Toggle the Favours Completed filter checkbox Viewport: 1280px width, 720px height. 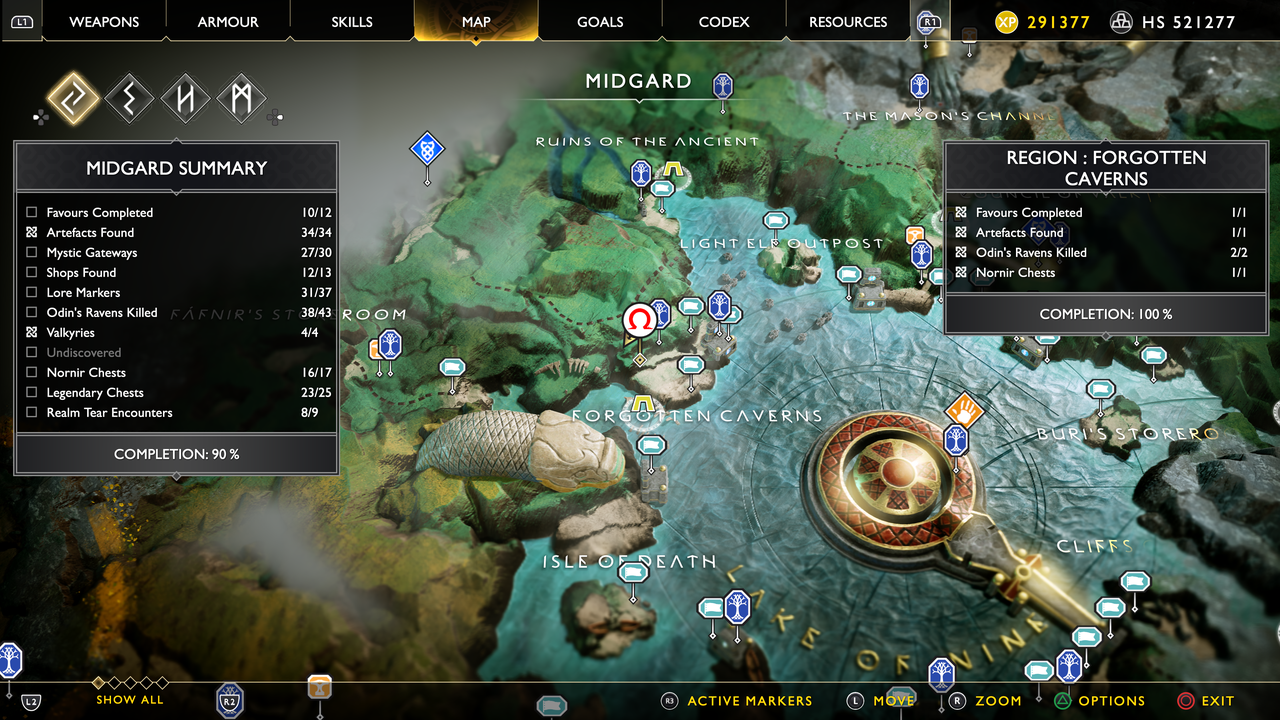click(32, 212)
